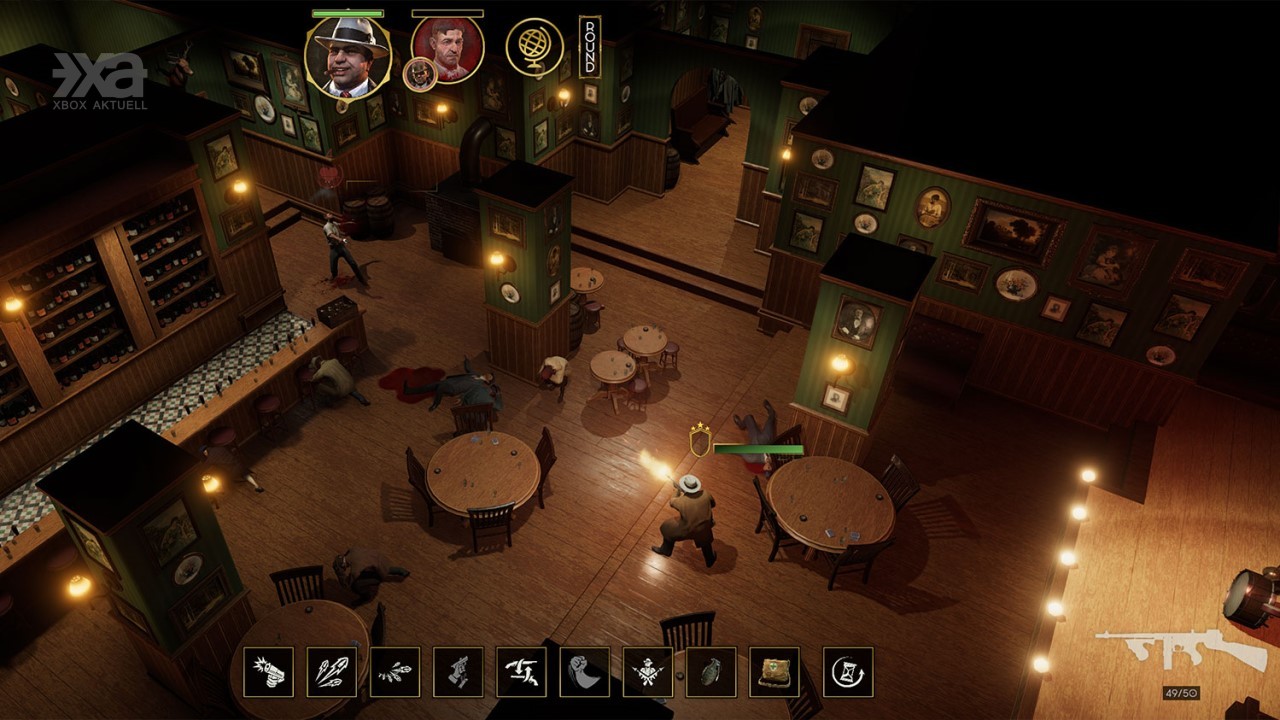
Task: Activate the firing pistol shot ability
Action: pos(268,672)
